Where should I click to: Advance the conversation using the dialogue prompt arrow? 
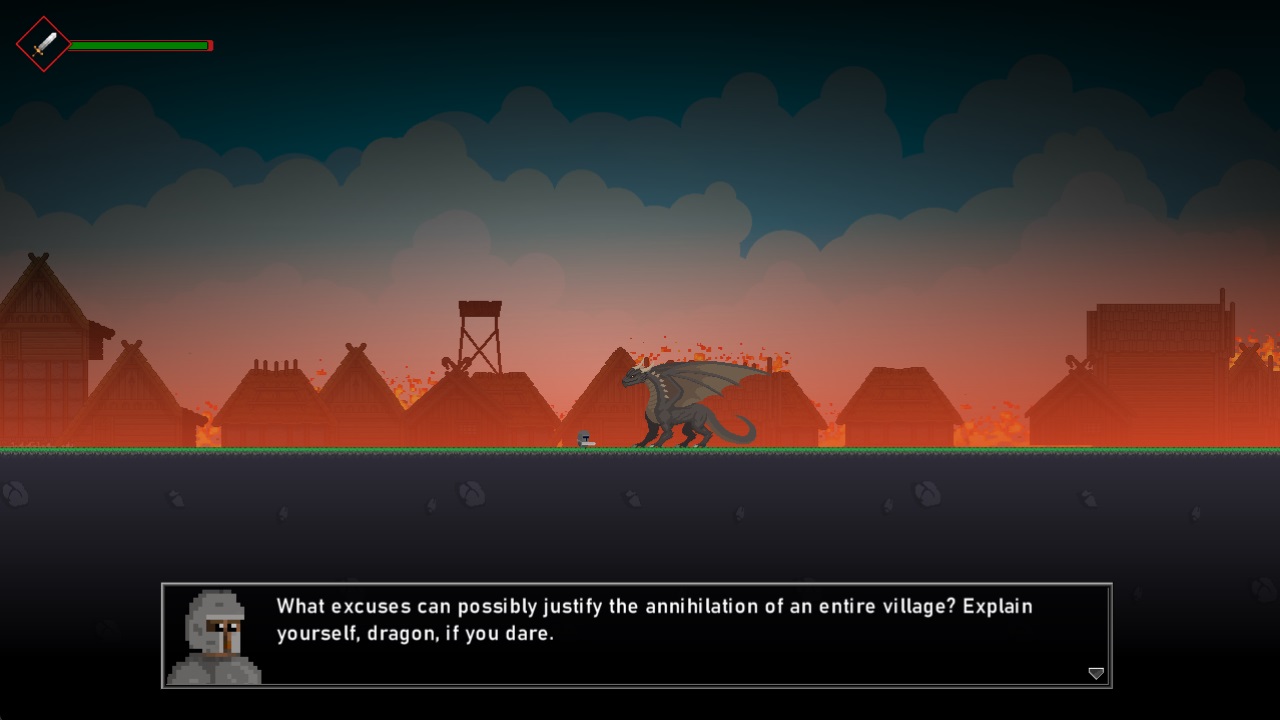tap(1095, 674)
